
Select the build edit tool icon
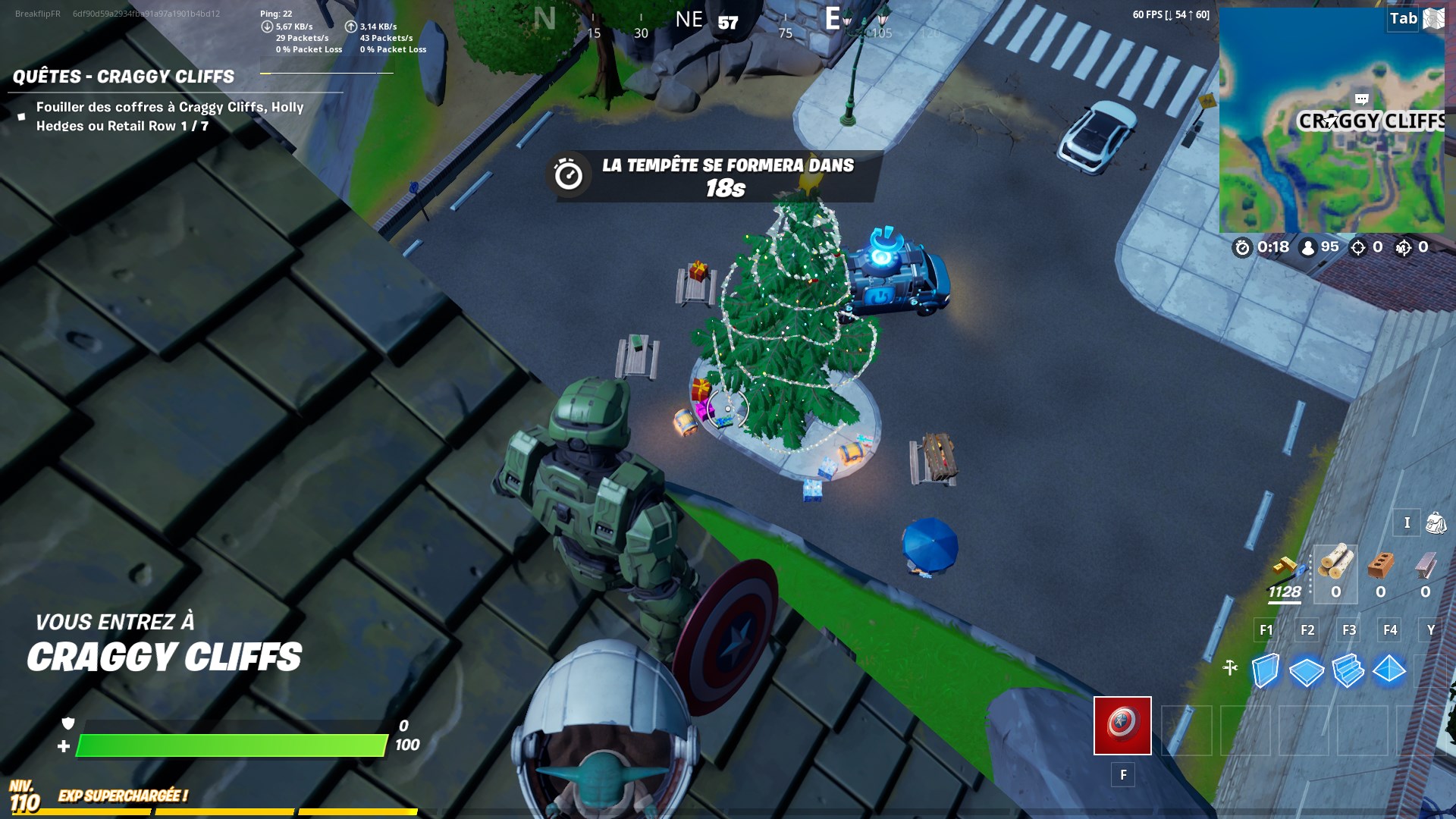1230,667
